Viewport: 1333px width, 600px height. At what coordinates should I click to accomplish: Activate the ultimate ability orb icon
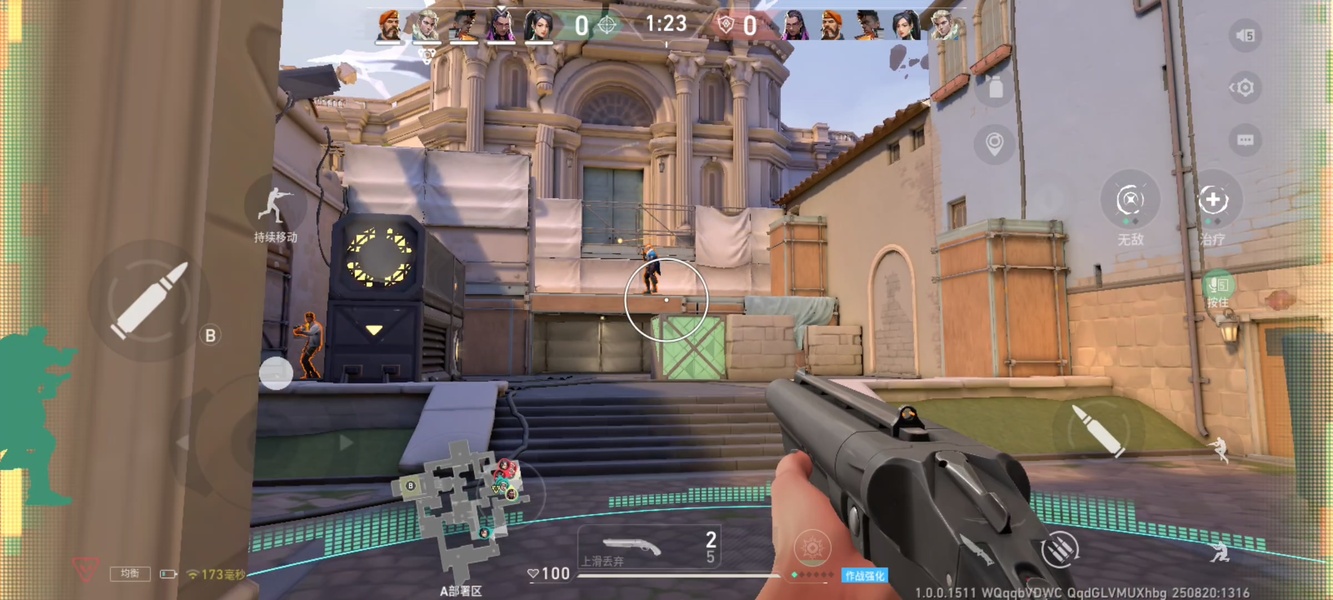click(x=812, y=548)
